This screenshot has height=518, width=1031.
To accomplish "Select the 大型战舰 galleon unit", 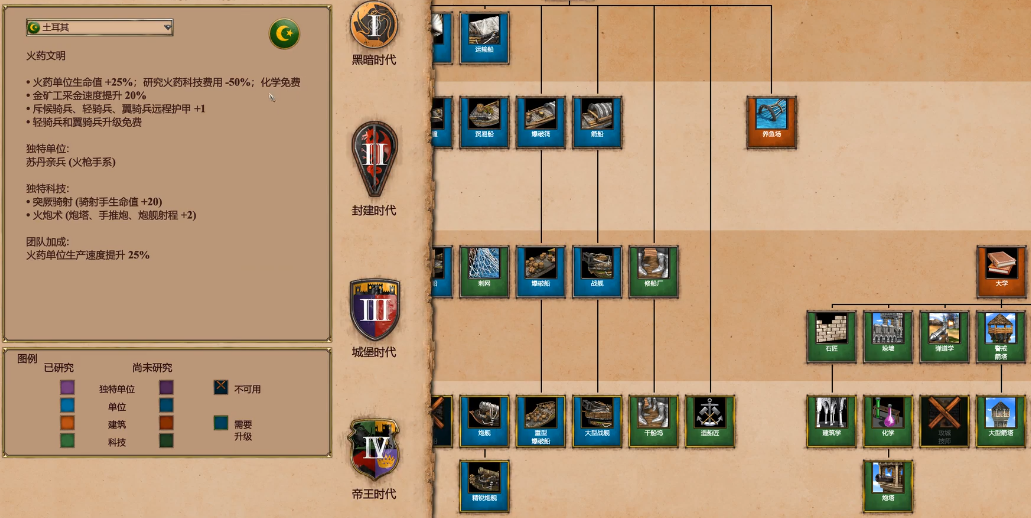I will point(598,420).
